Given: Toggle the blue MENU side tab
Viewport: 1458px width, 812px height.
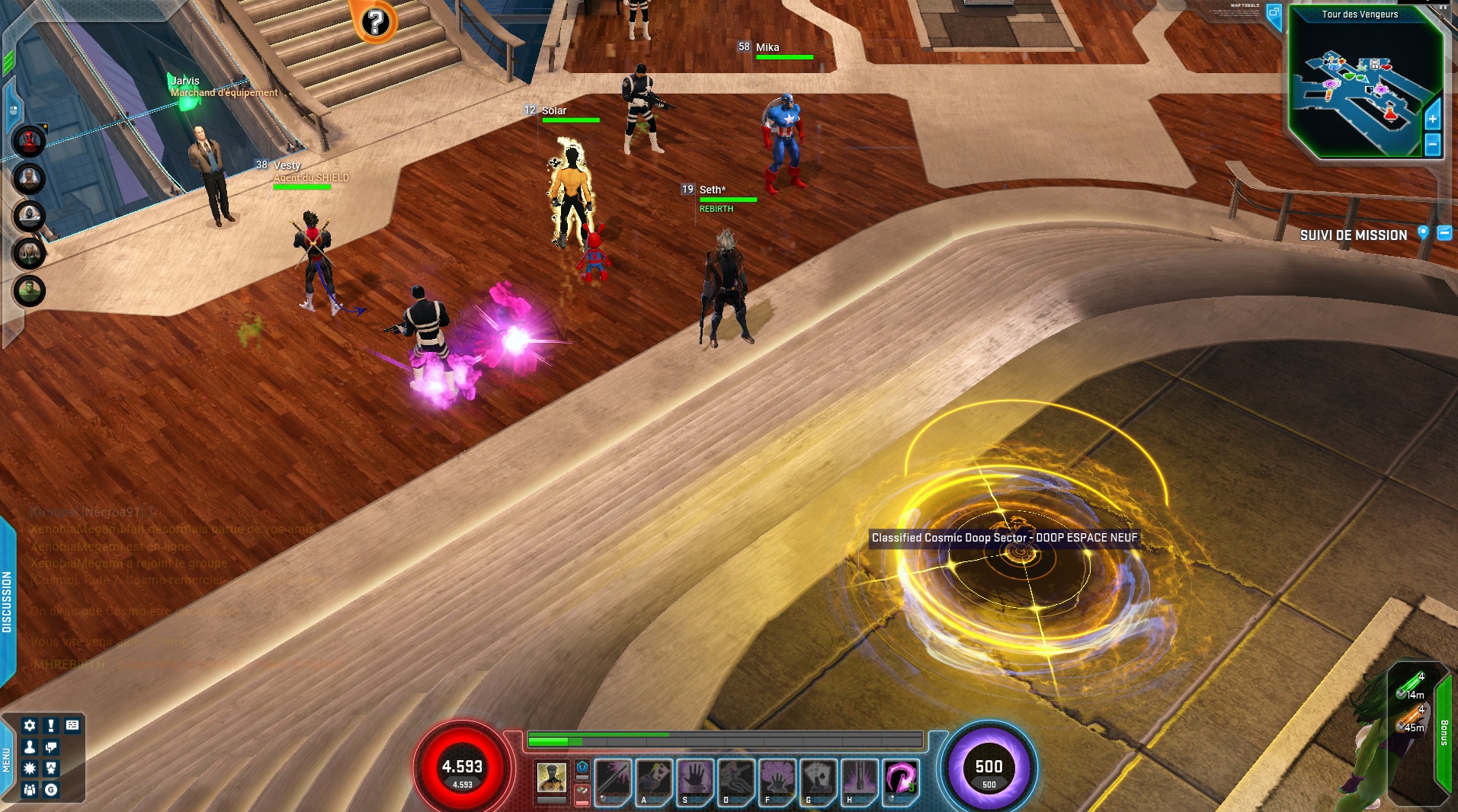Looking at the screenshot, I should [6, 759].
